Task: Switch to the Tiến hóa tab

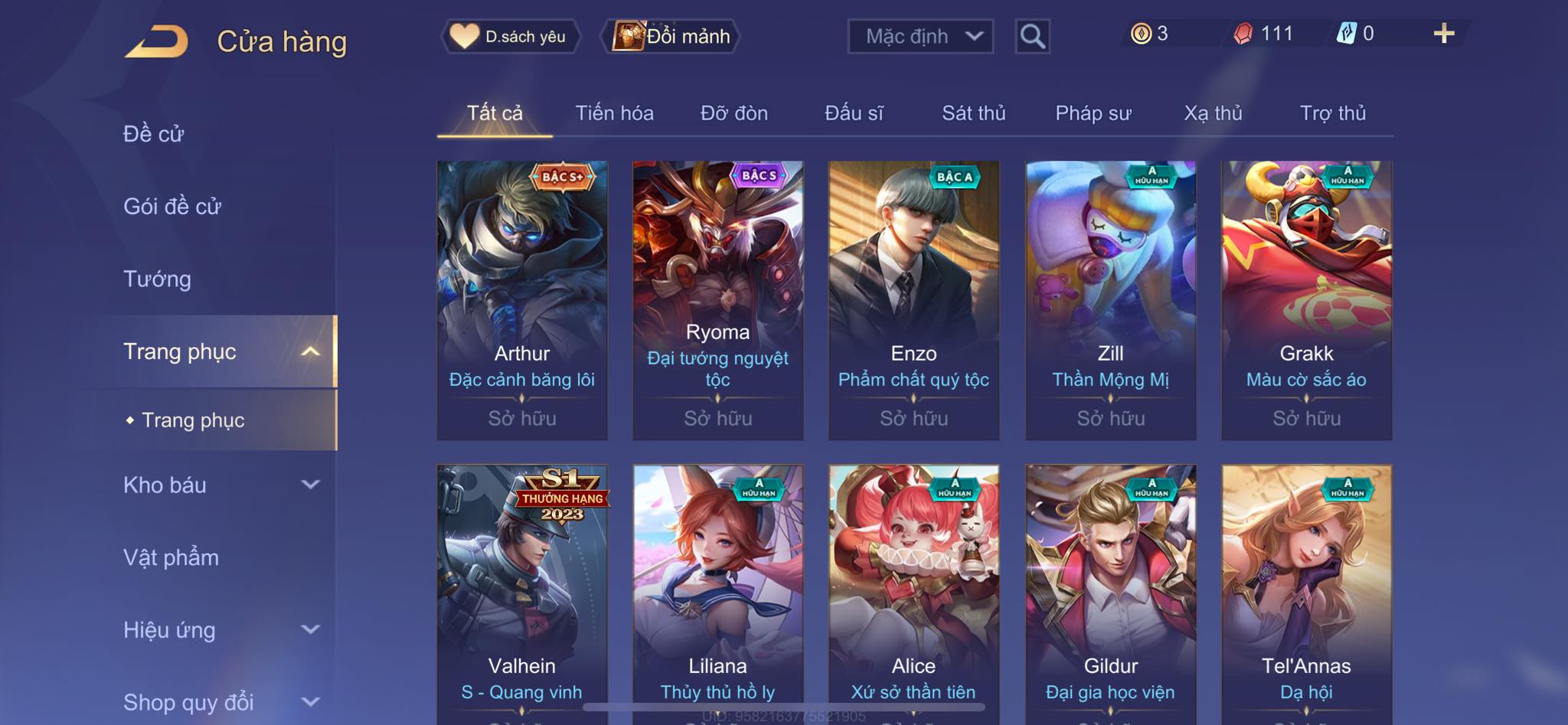Action: pos(614,113)
